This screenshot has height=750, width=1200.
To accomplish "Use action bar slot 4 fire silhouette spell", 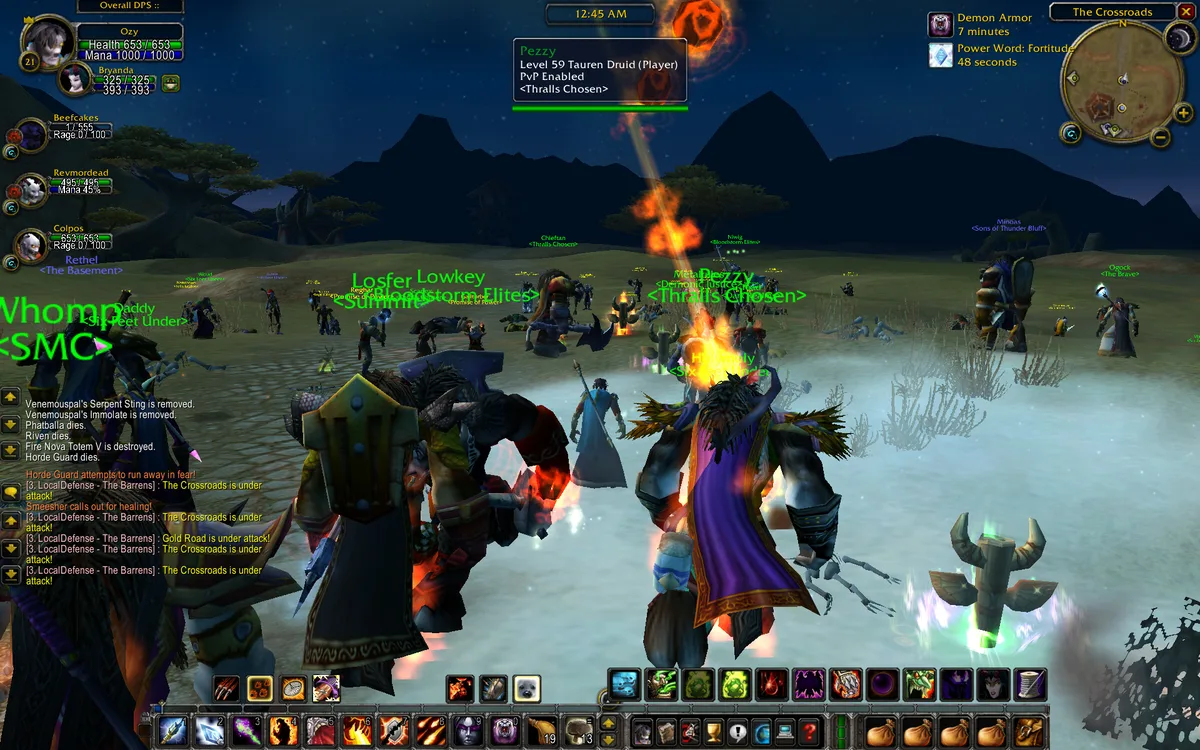I will [283, 731].
